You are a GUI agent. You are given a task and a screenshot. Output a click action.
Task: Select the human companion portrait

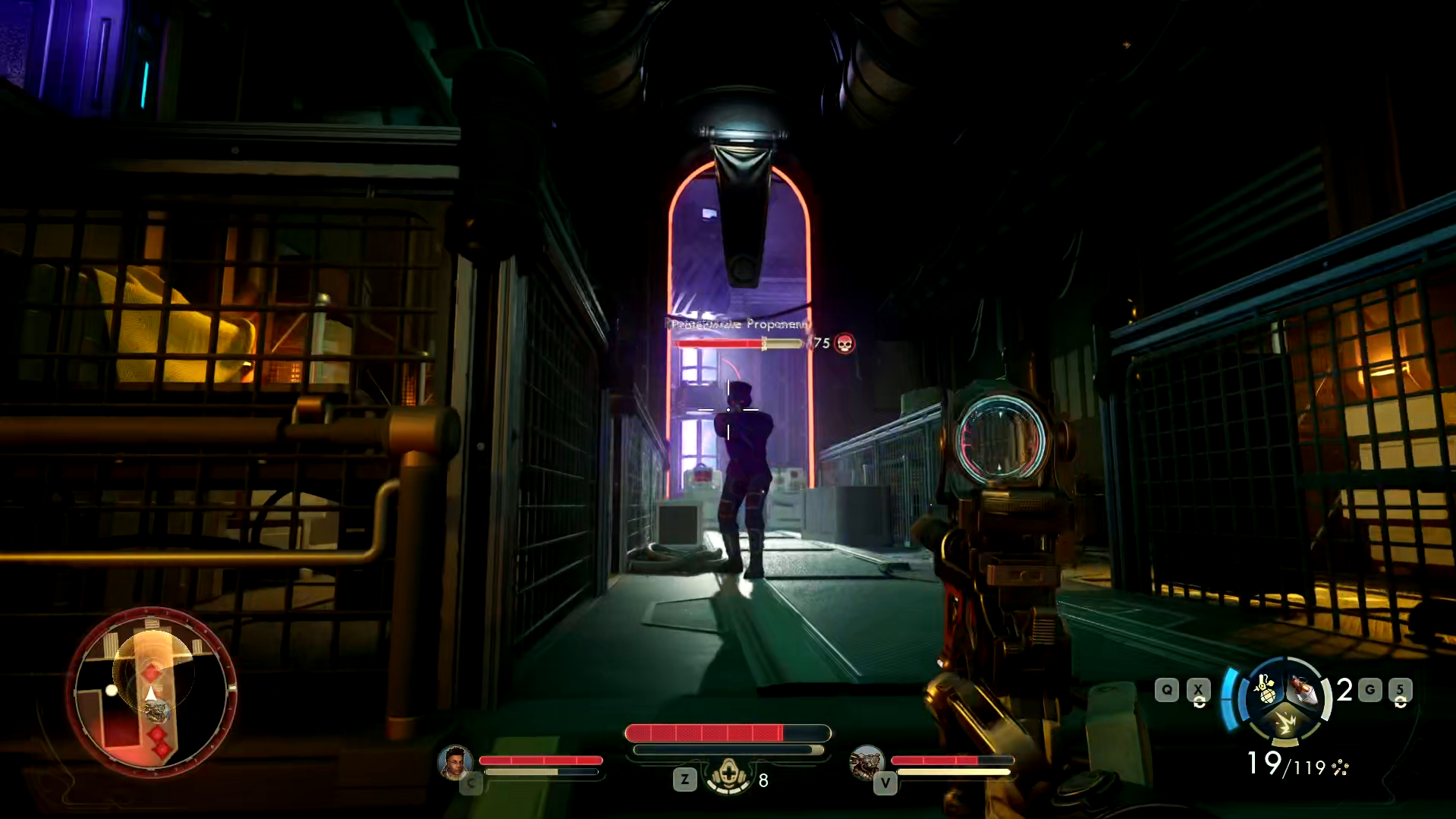point(454,761)
